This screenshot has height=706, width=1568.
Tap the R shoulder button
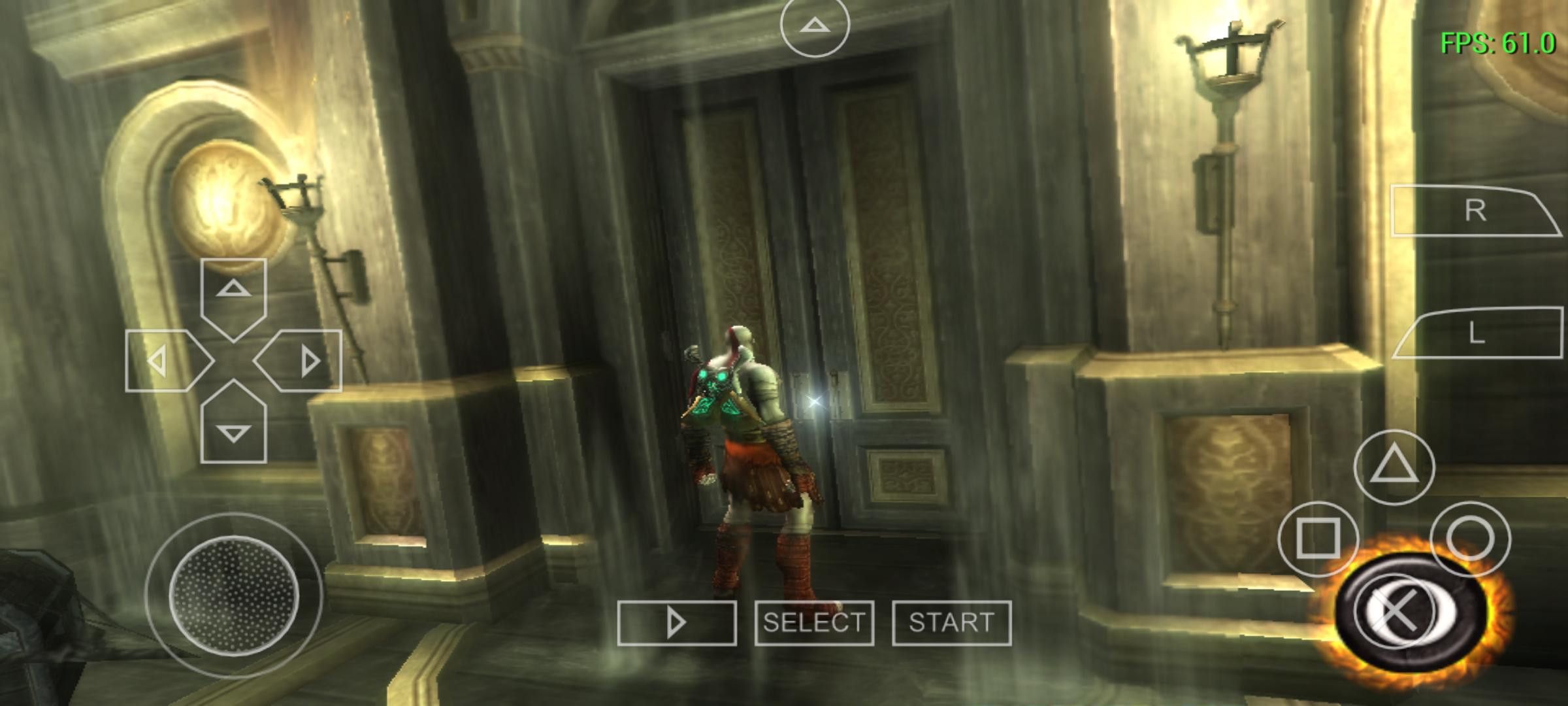(x=1474, y=211)
